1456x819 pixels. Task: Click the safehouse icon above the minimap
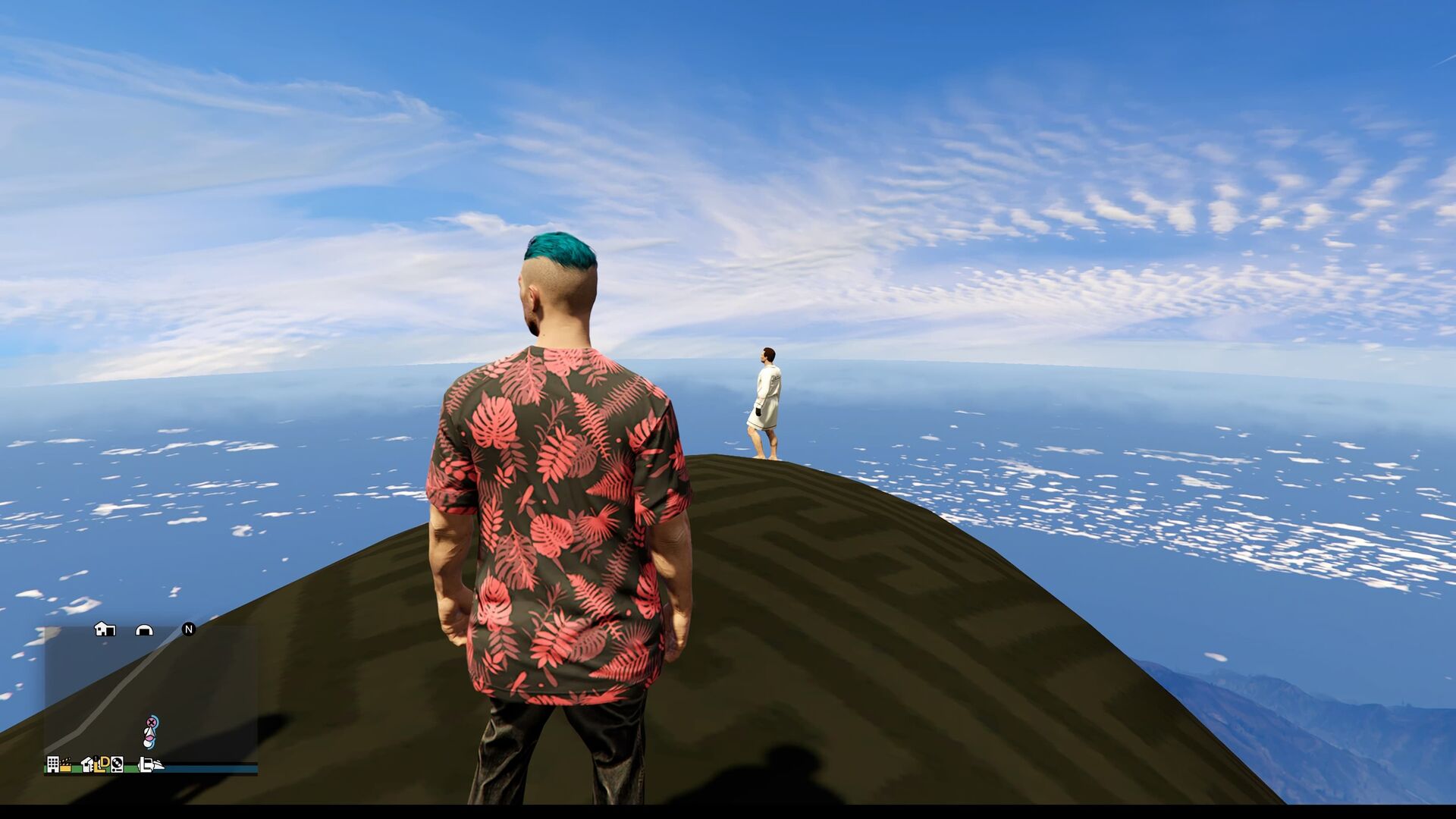tap(104, 630)
